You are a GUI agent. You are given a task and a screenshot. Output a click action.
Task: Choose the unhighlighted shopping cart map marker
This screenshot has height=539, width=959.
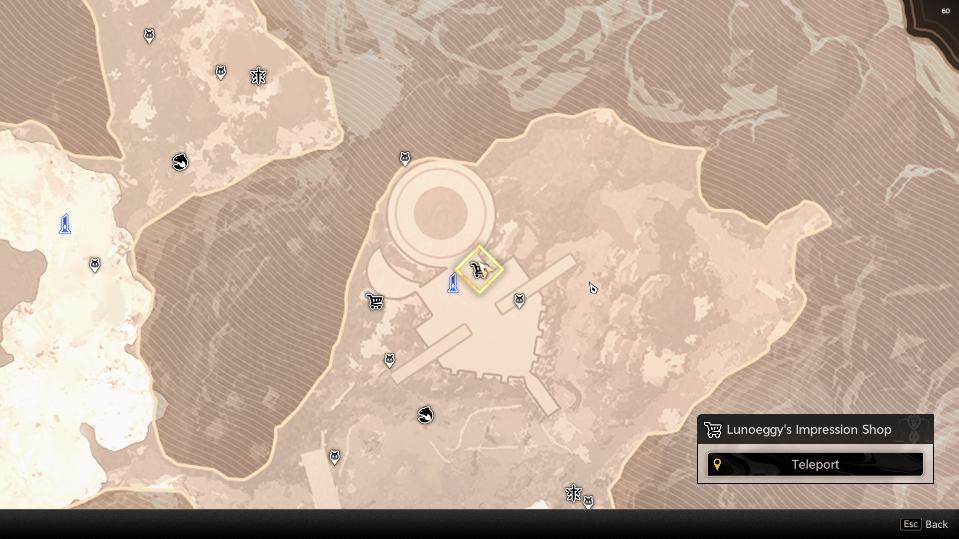click(375, 301)
